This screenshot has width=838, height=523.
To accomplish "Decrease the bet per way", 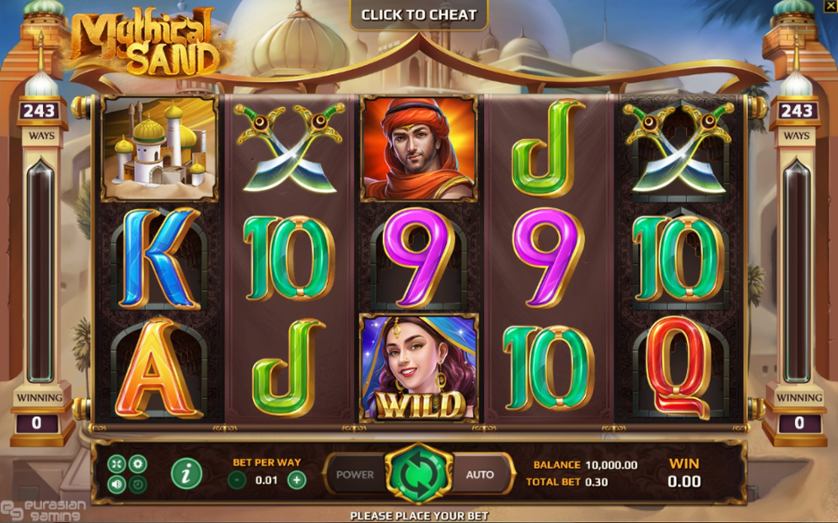I will coord(237,479).
